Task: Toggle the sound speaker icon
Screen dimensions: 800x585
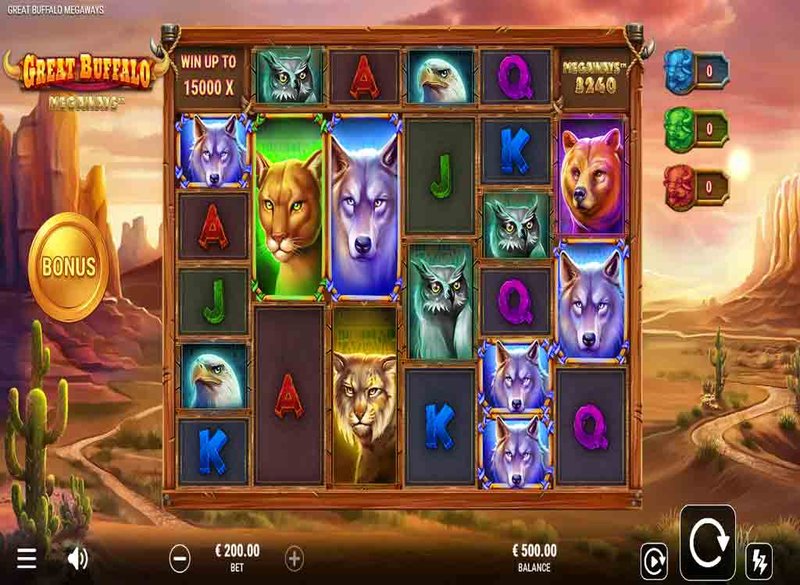Action: (x=77, y=558)
